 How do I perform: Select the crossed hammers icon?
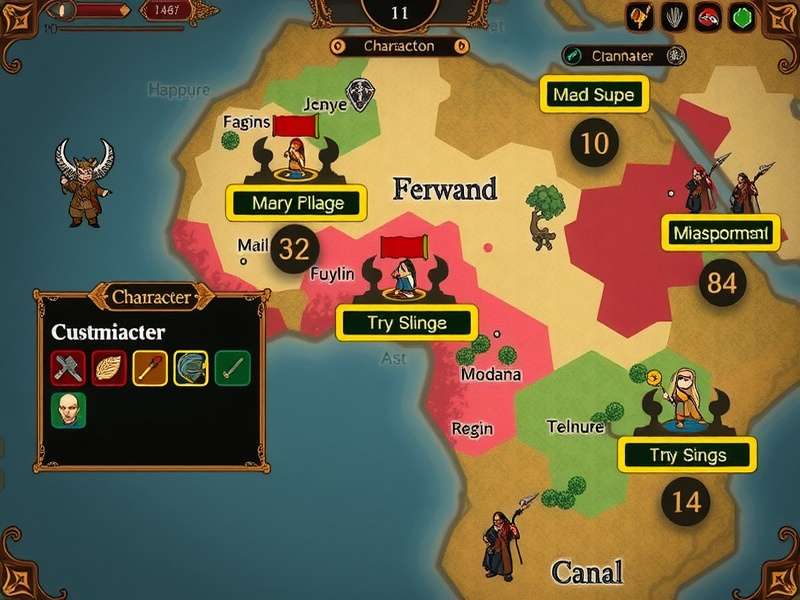(x=68, y=368)
